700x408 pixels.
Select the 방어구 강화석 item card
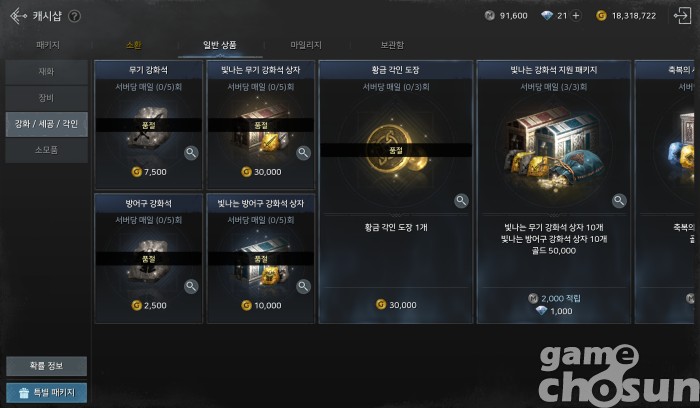coord(148,257)
